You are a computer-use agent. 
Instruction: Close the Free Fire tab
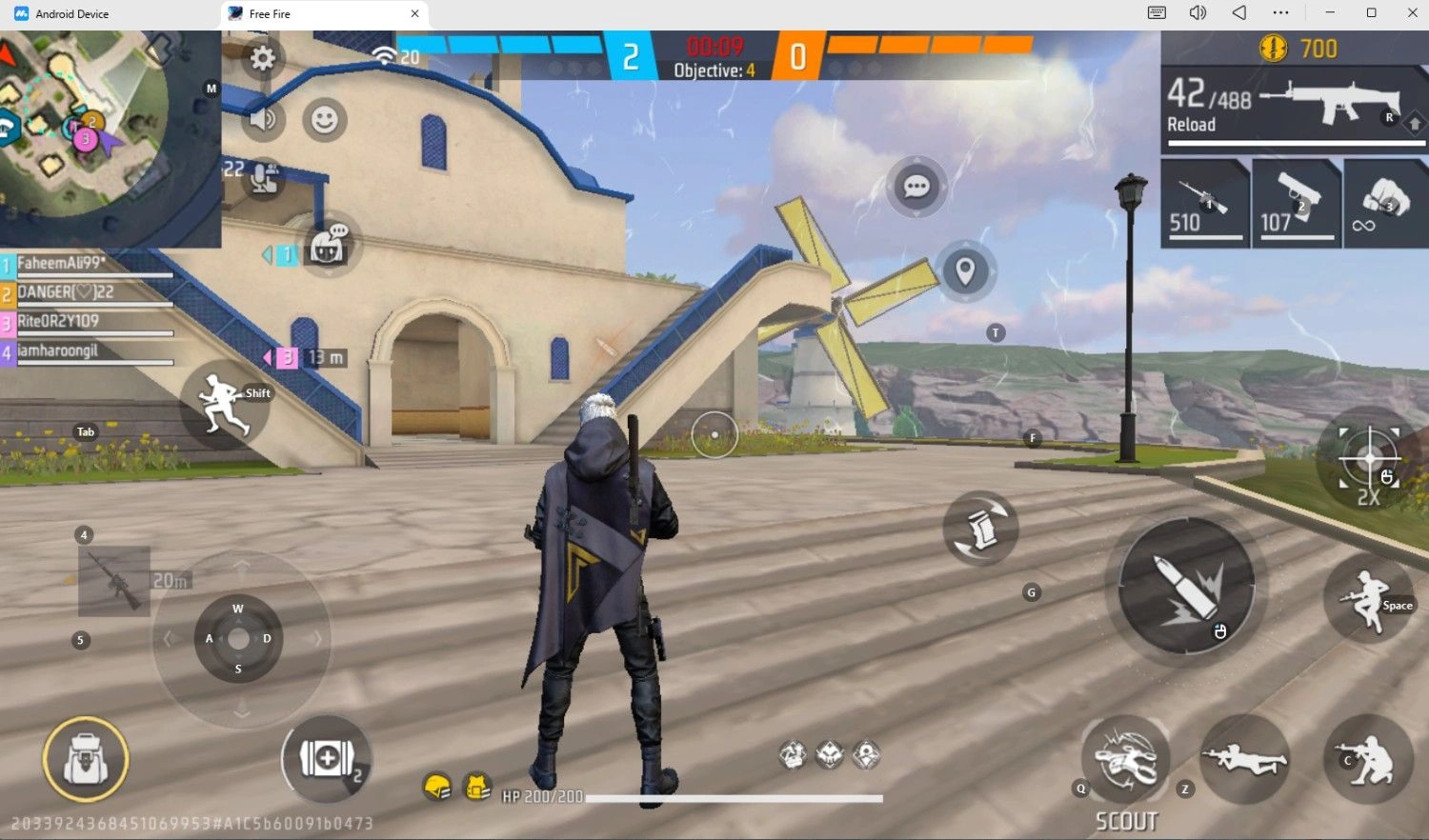click(x=414, y=14)
